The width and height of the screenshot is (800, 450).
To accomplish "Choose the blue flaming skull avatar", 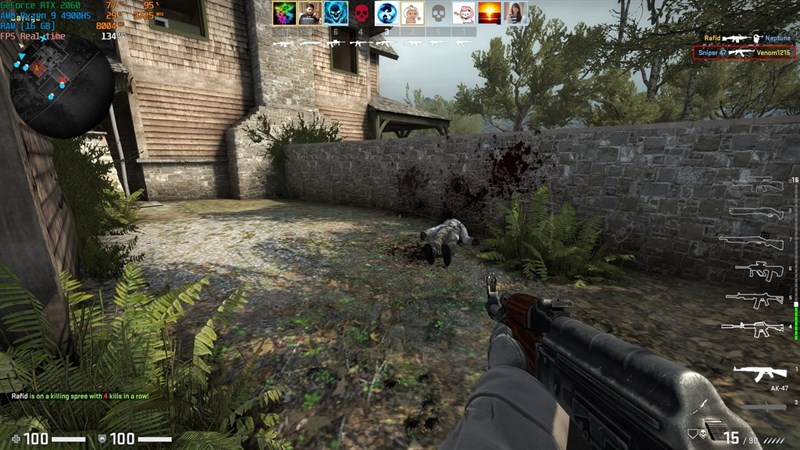I will (x=335, y=14).
